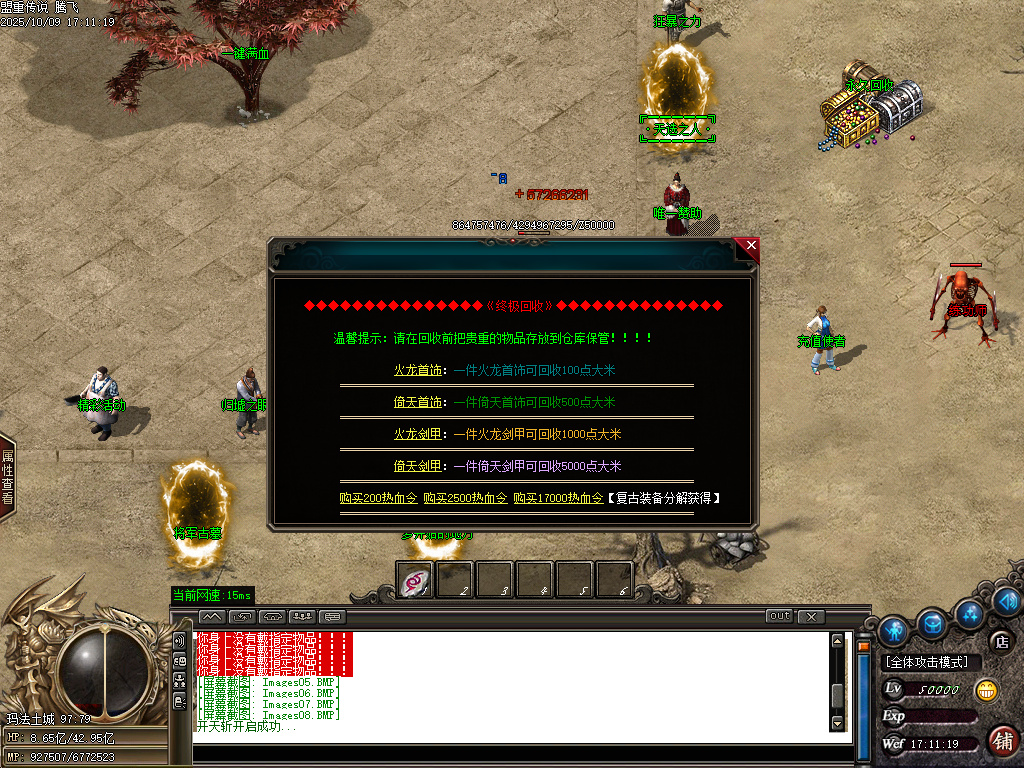Image resolution: width=1024 pixels, height=768 pixels.
Task: Click the yellow smiley emote icon
Action: click(x=986, y=690)
